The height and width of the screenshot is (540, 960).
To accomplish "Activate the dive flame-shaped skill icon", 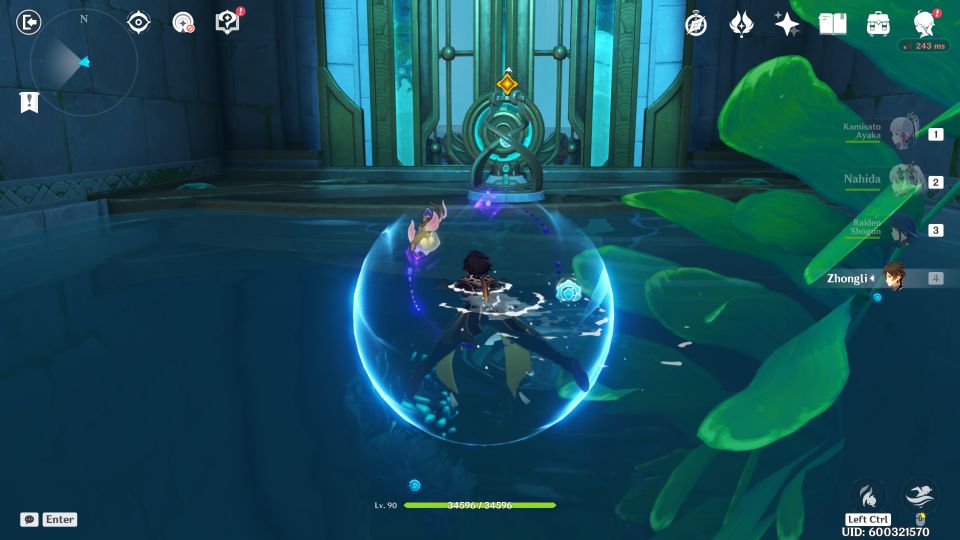I will tap(868, 495).
